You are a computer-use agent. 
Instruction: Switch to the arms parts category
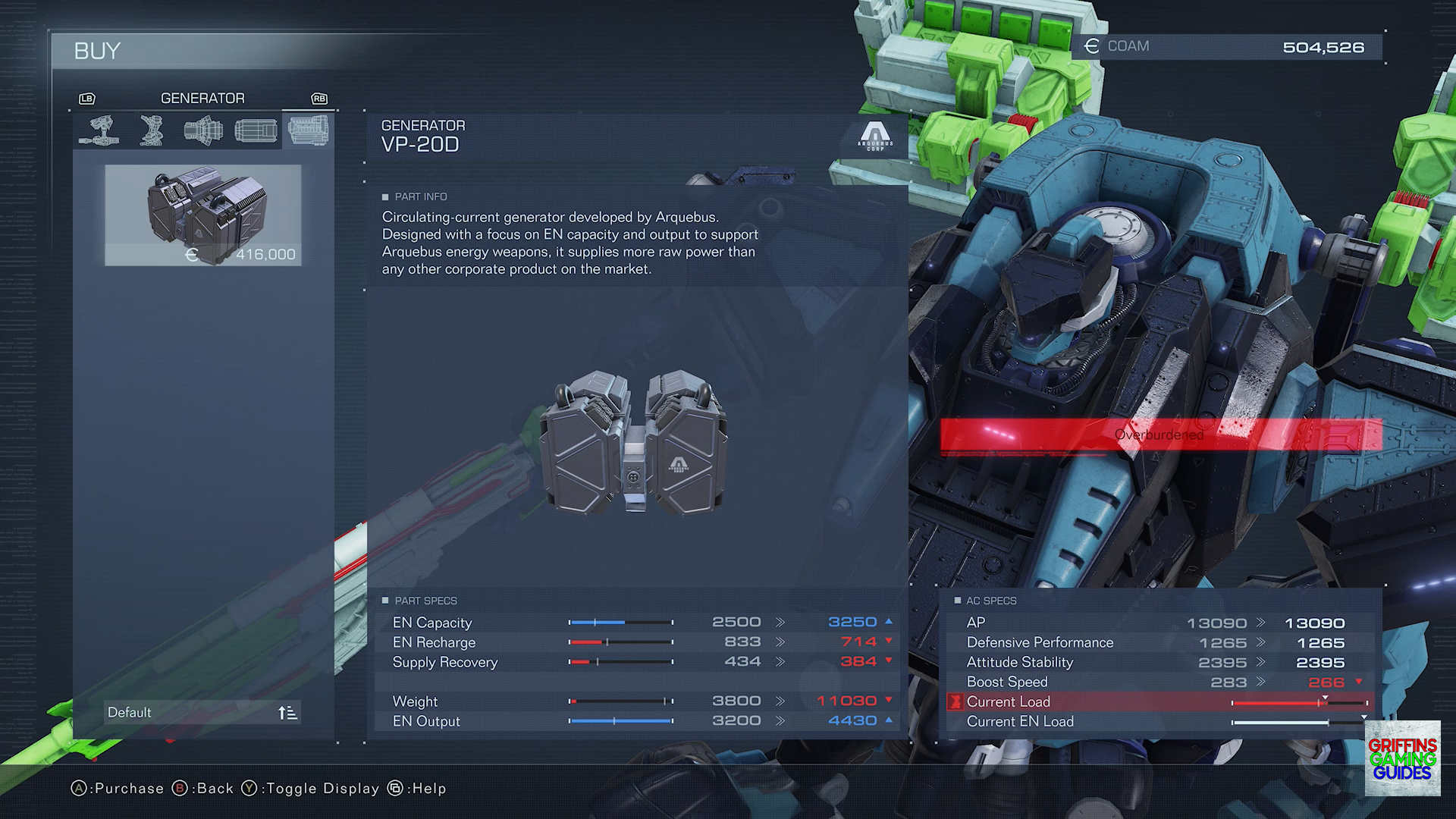(99, 130)
